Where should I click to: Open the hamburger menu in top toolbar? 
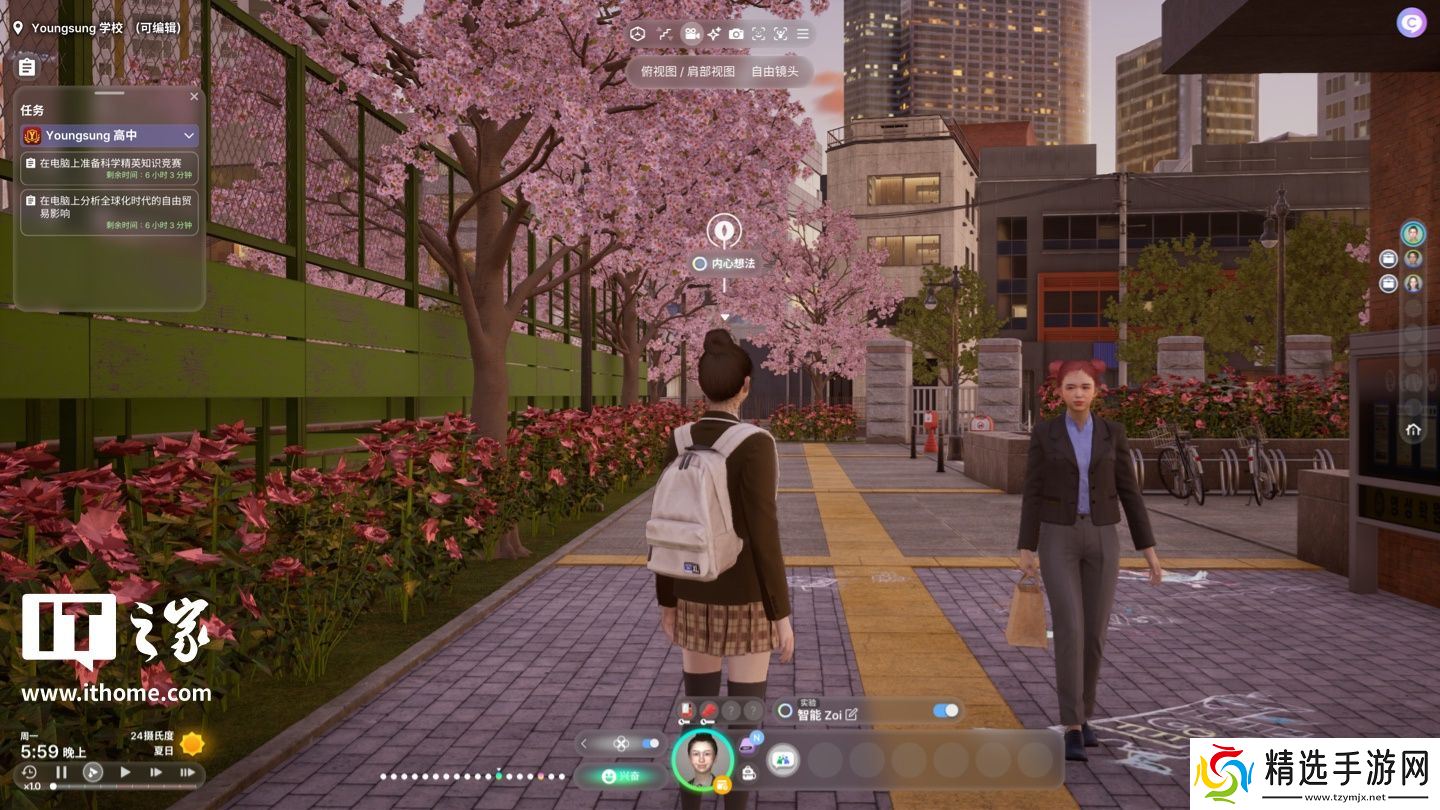click(802, 34)
